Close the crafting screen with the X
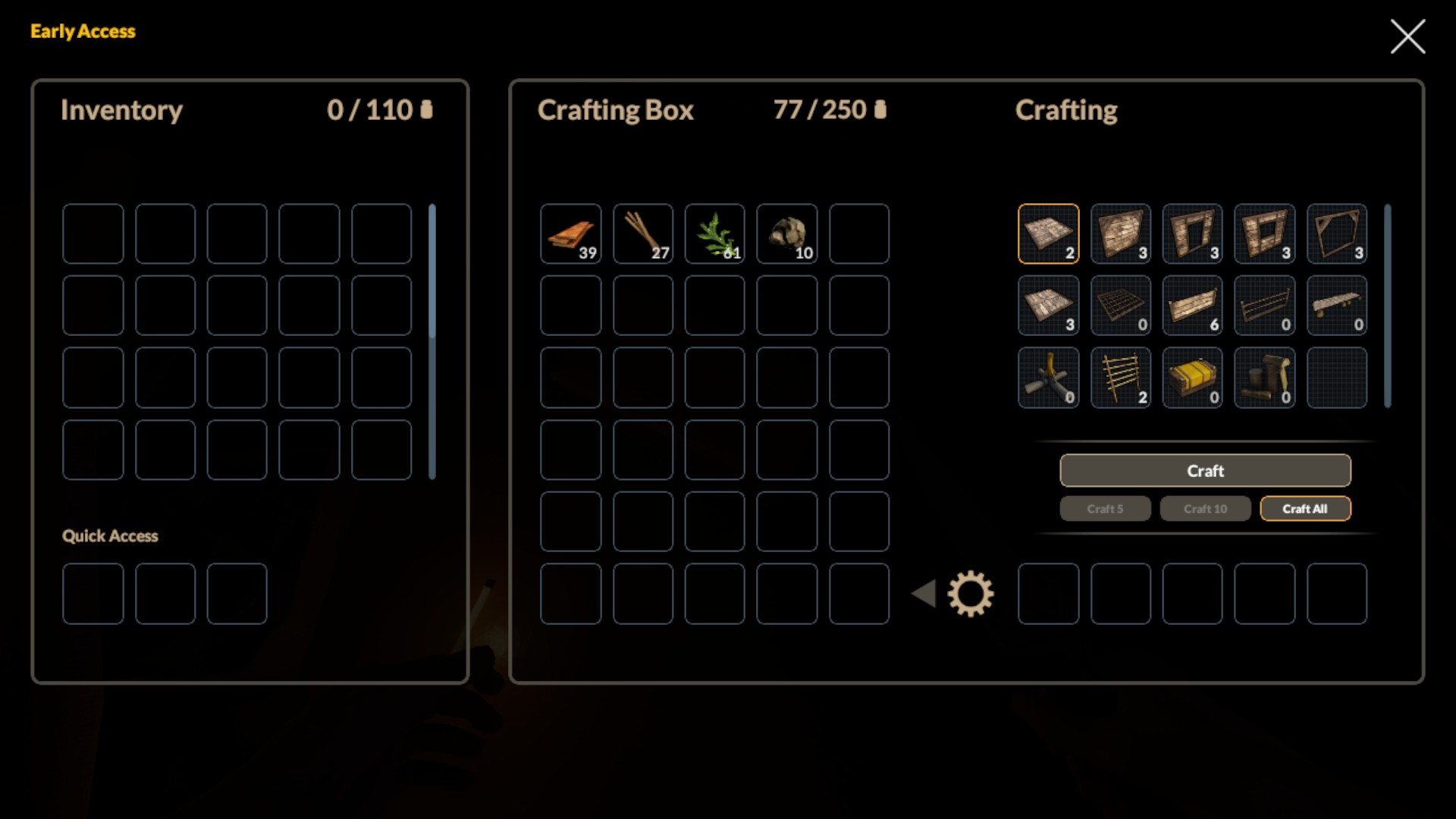Viewport: 1456px width, 819px height. point(1407,36)
